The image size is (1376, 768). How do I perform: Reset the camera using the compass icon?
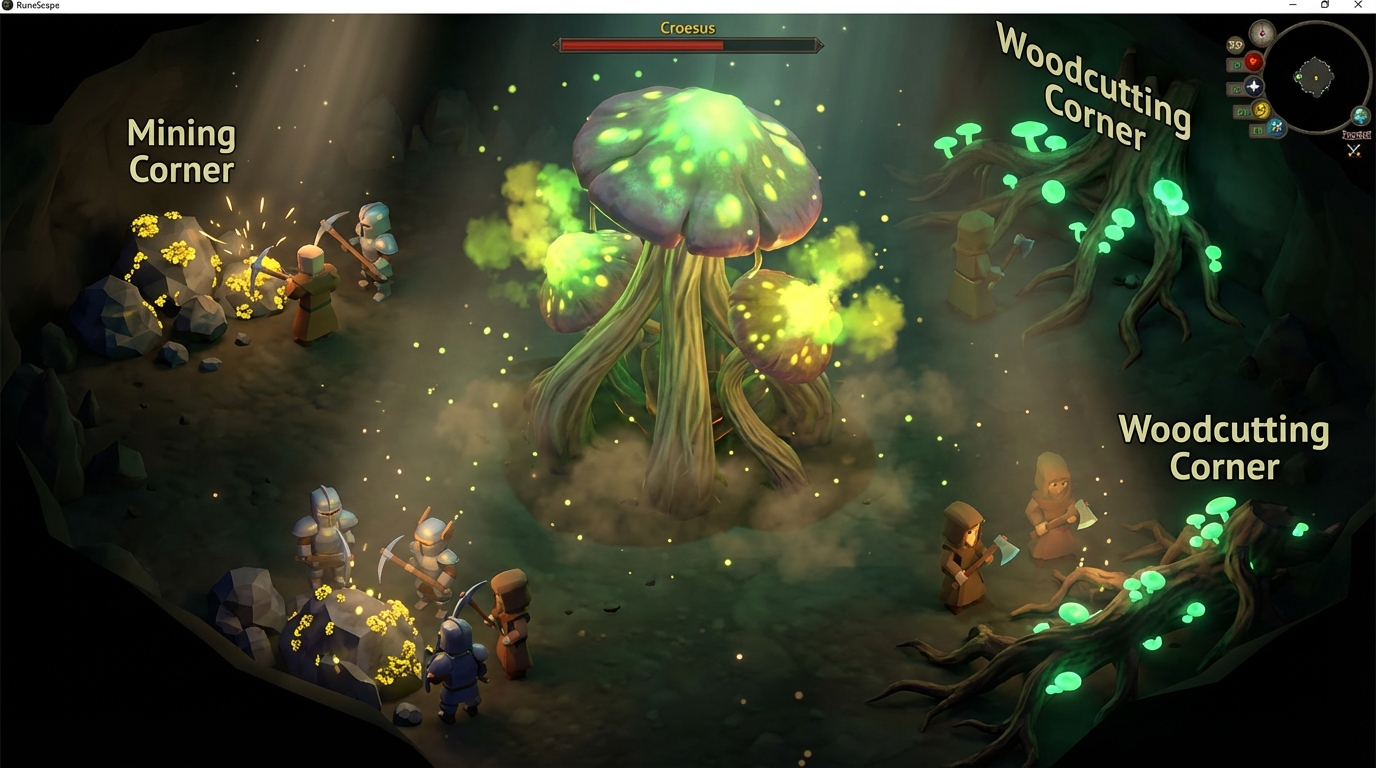tap(1262, 32)
